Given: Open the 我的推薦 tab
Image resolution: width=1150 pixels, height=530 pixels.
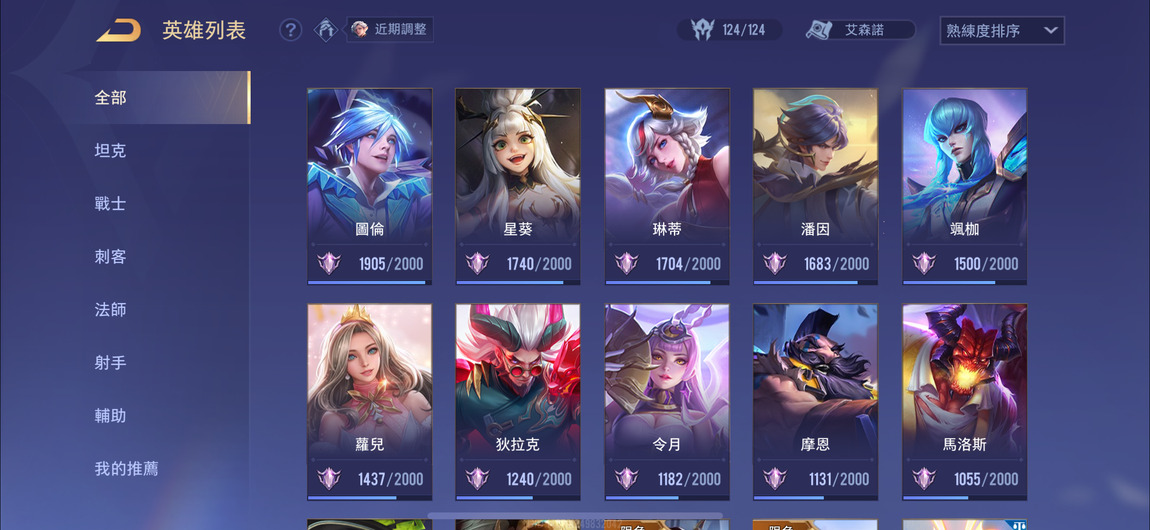Looking at the screenshot, I should coord(127,468).
